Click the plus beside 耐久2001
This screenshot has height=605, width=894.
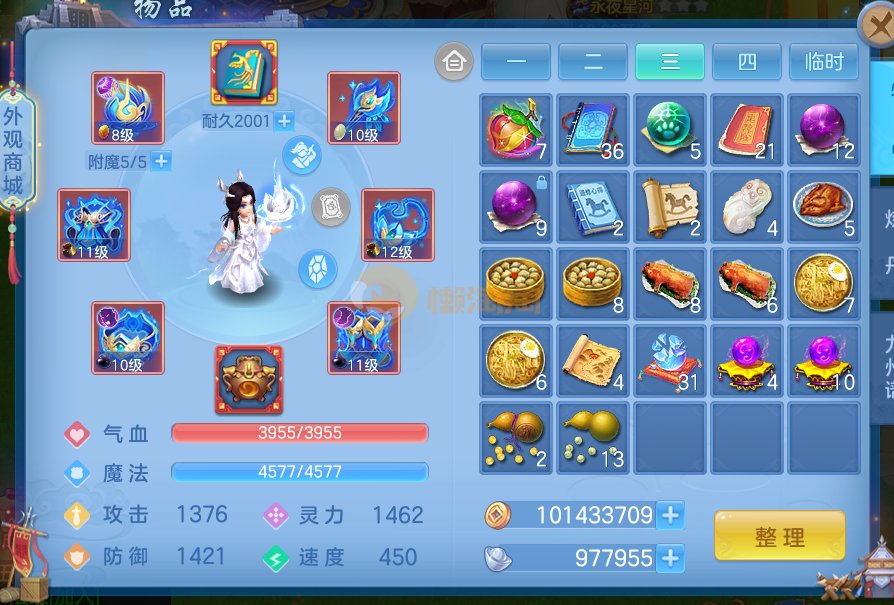tap(284, 121)
